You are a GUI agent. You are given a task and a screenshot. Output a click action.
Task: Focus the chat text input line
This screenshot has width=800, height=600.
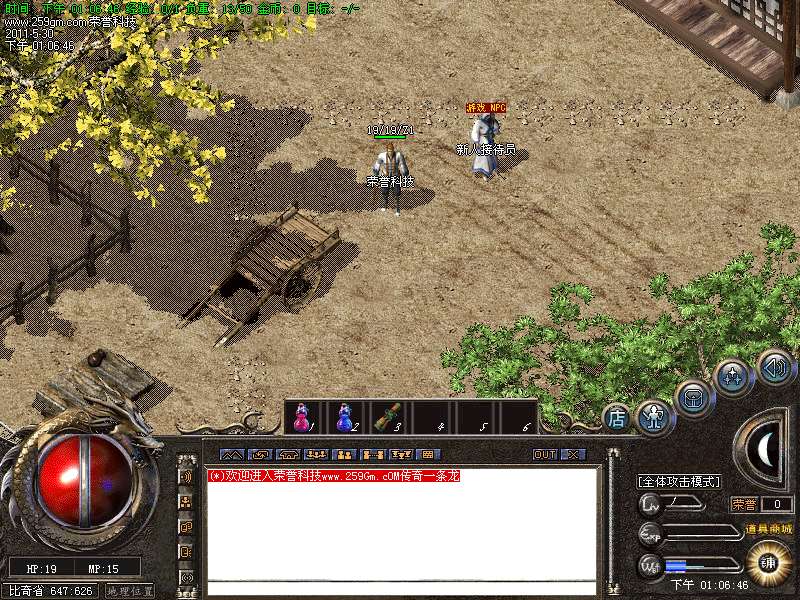coord(400,588)
